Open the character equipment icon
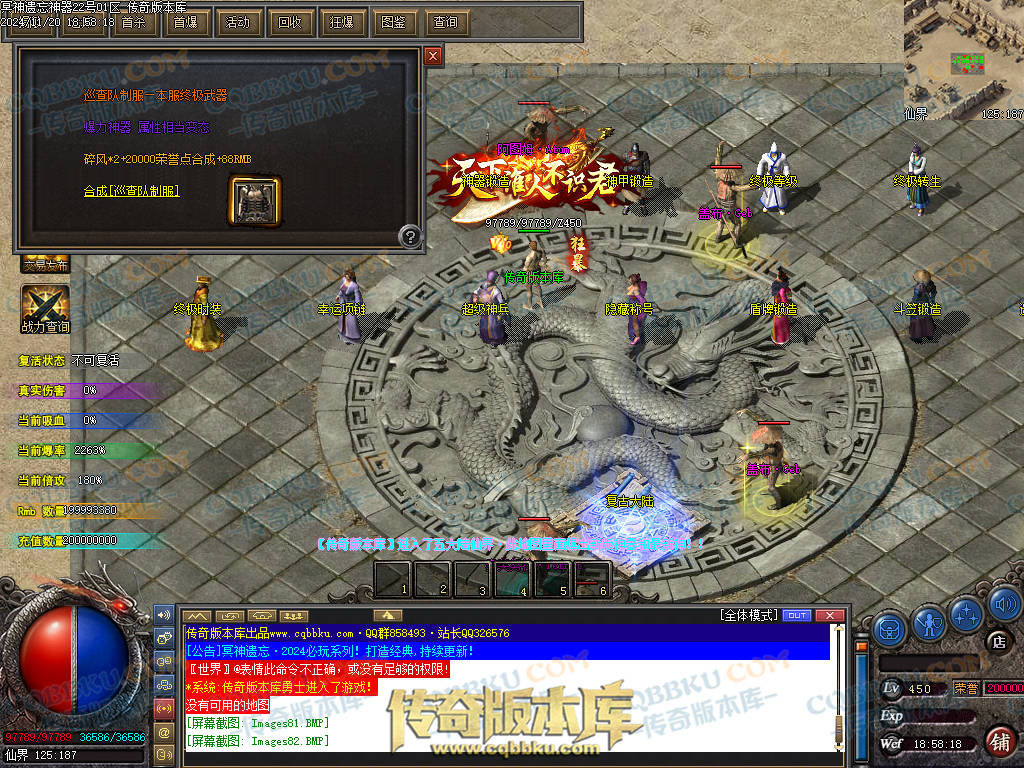Viewport: 1024px width, 768px height. click(x=929, y=626)
